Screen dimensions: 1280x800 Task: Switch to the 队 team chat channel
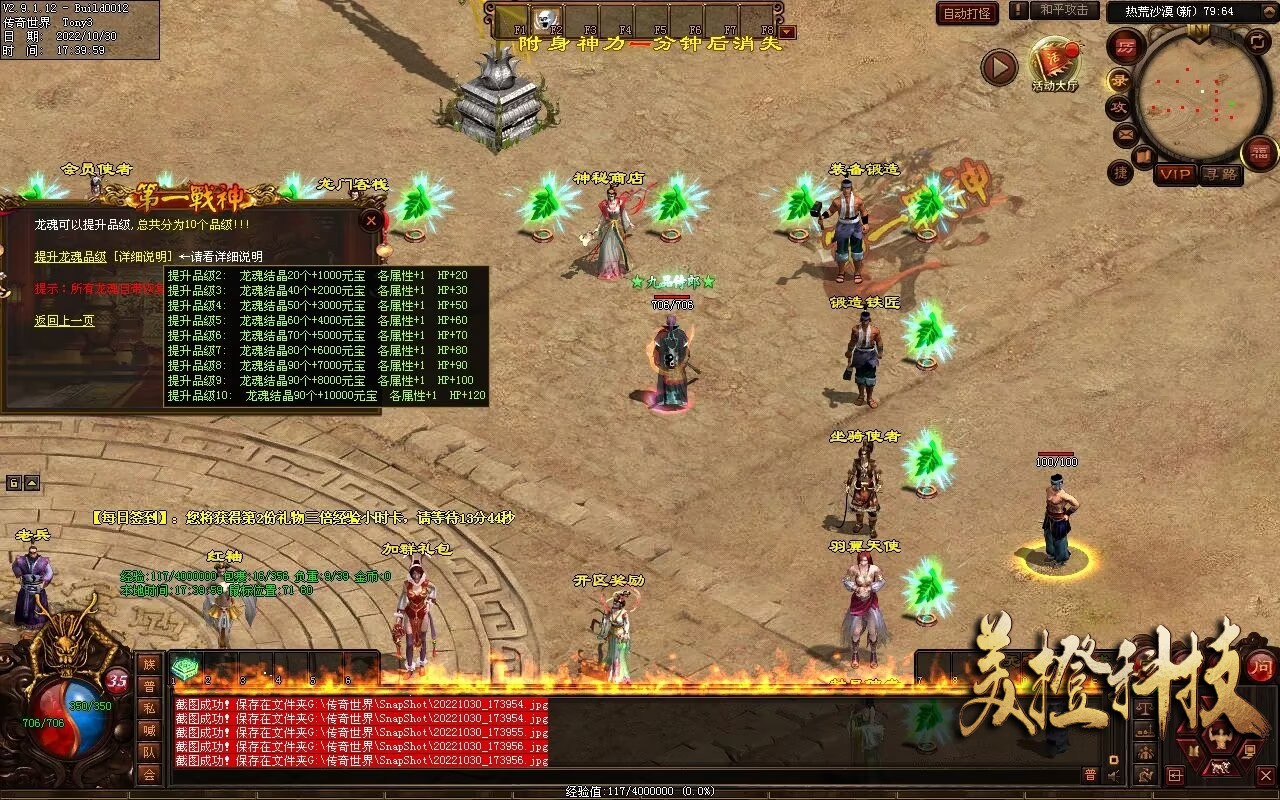pos(149,752)
